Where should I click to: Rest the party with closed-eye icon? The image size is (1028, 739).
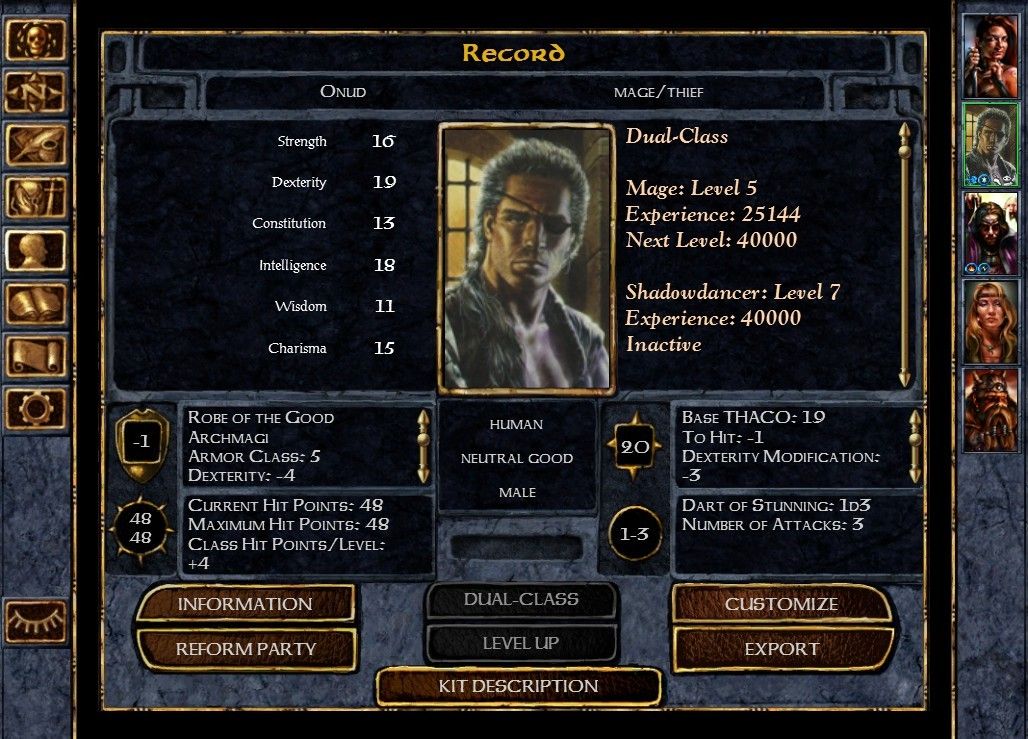pyautogui.click(x=36, y=622)
